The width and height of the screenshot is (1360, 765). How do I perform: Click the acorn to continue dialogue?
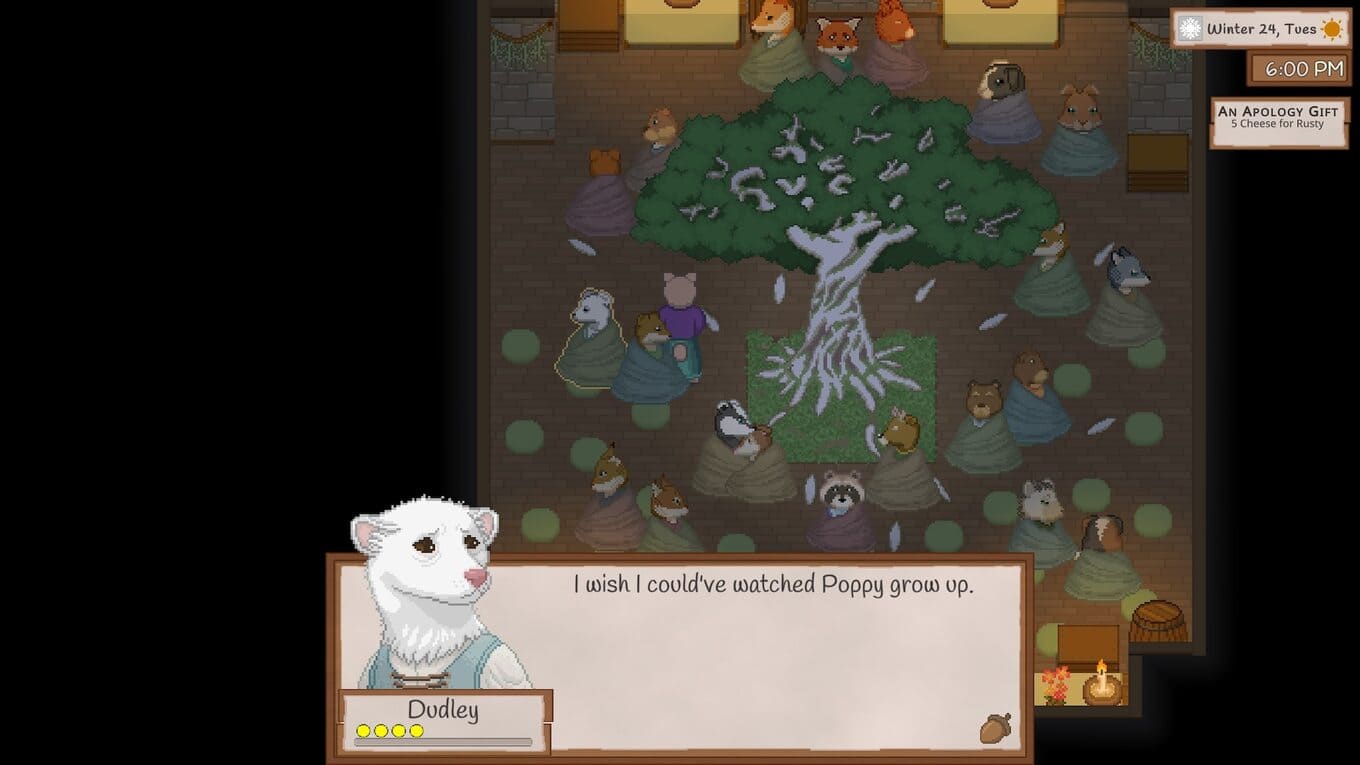coord(995,727)
